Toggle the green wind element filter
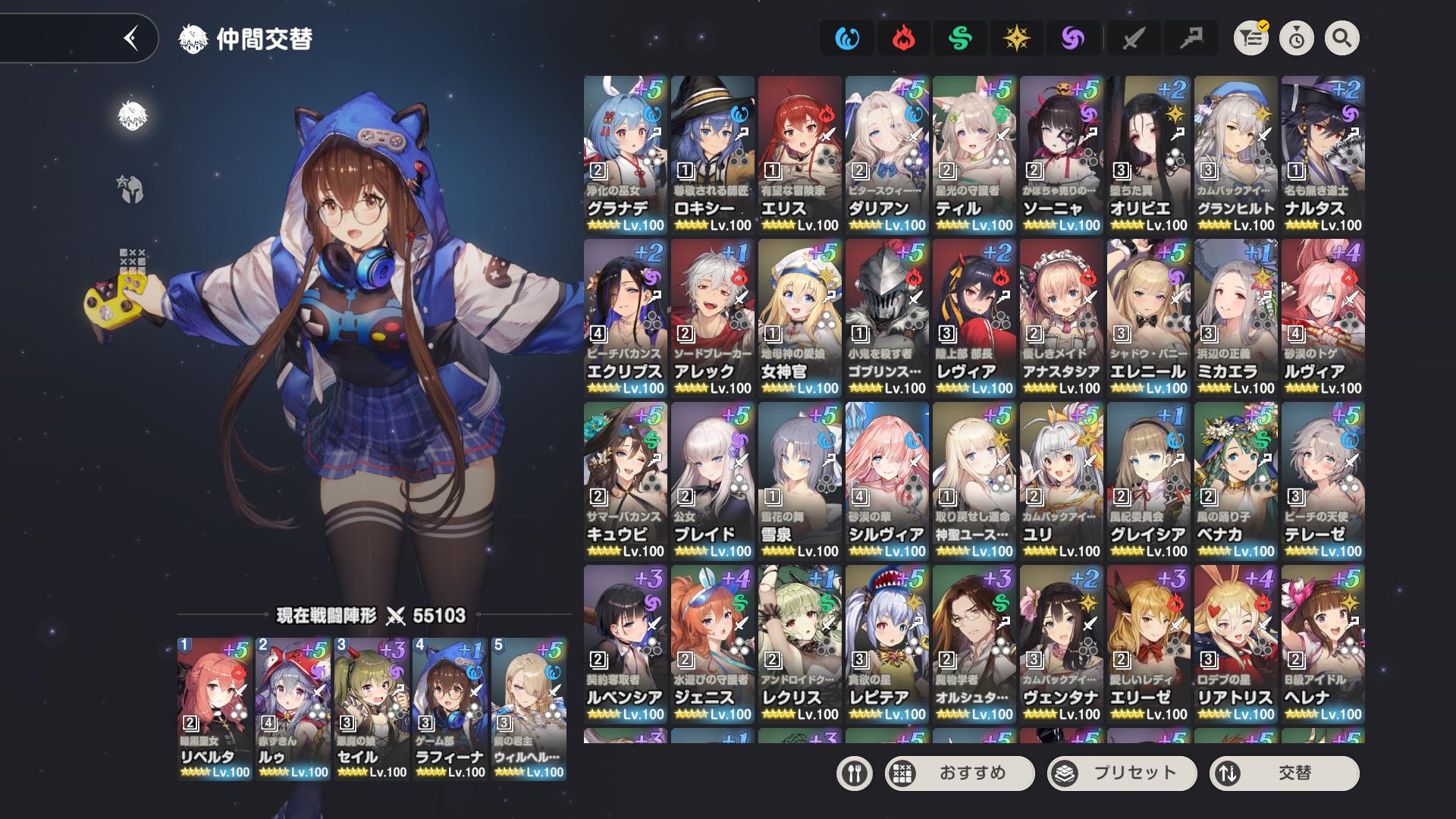The image size is (1456, 819). click(960, 38)
